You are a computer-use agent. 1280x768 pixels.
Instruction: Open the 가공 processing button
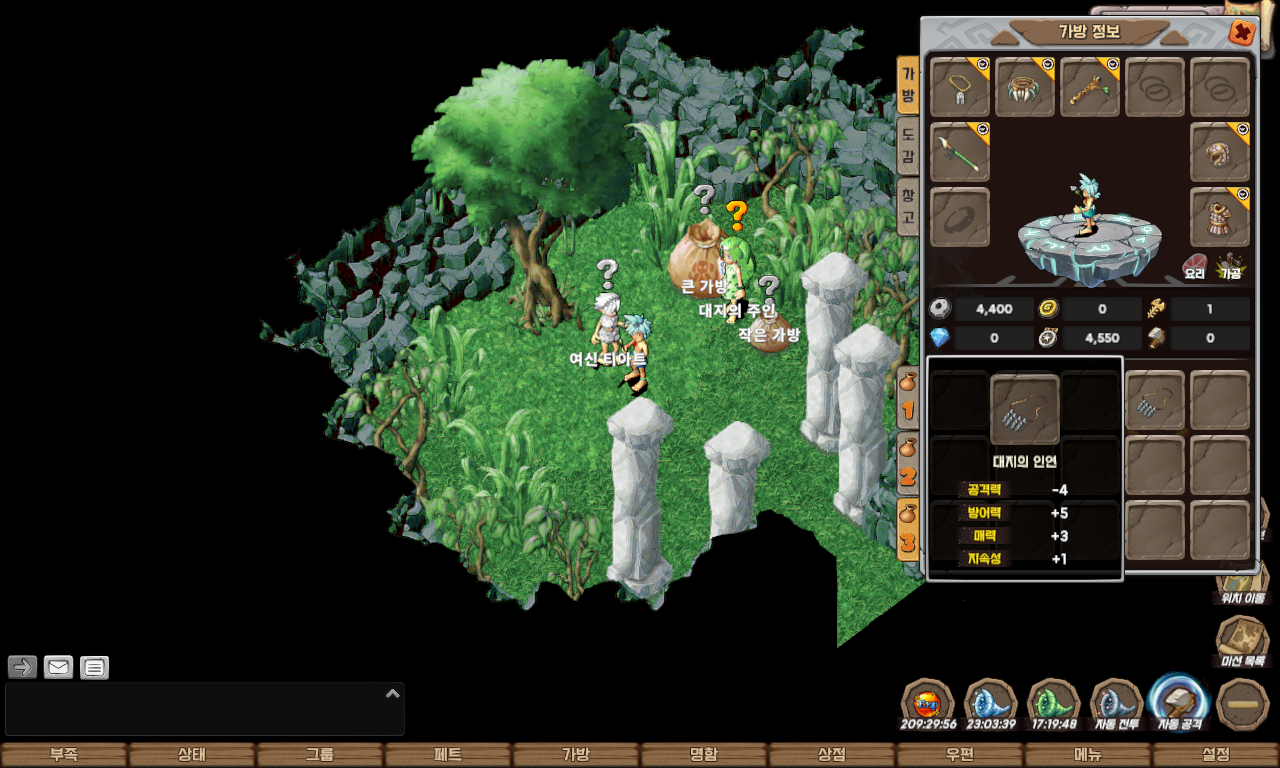1230,265
